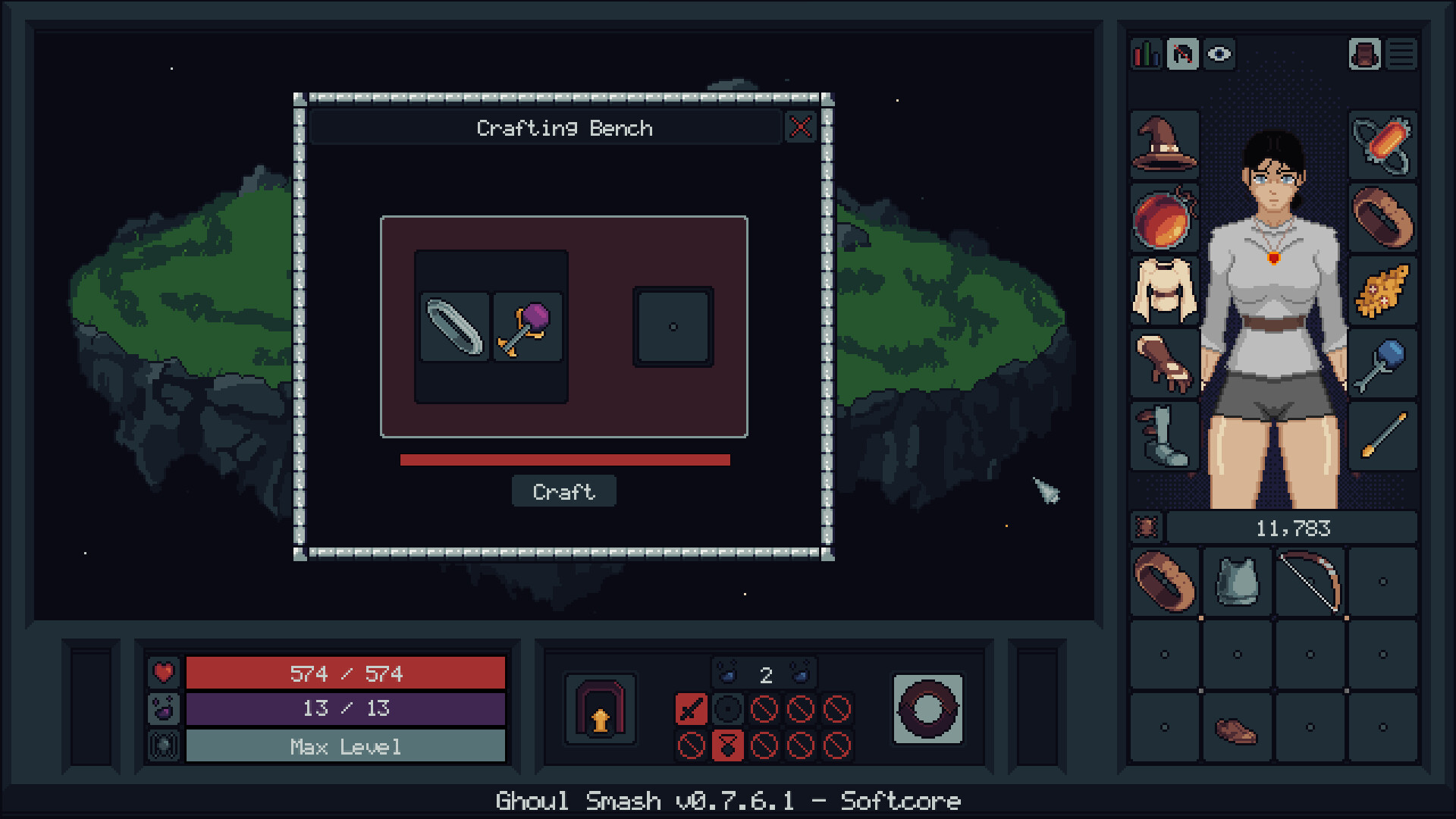Click the empty crafting output slot
Viewport: 1456px width, 819px height.
point(673,326)
